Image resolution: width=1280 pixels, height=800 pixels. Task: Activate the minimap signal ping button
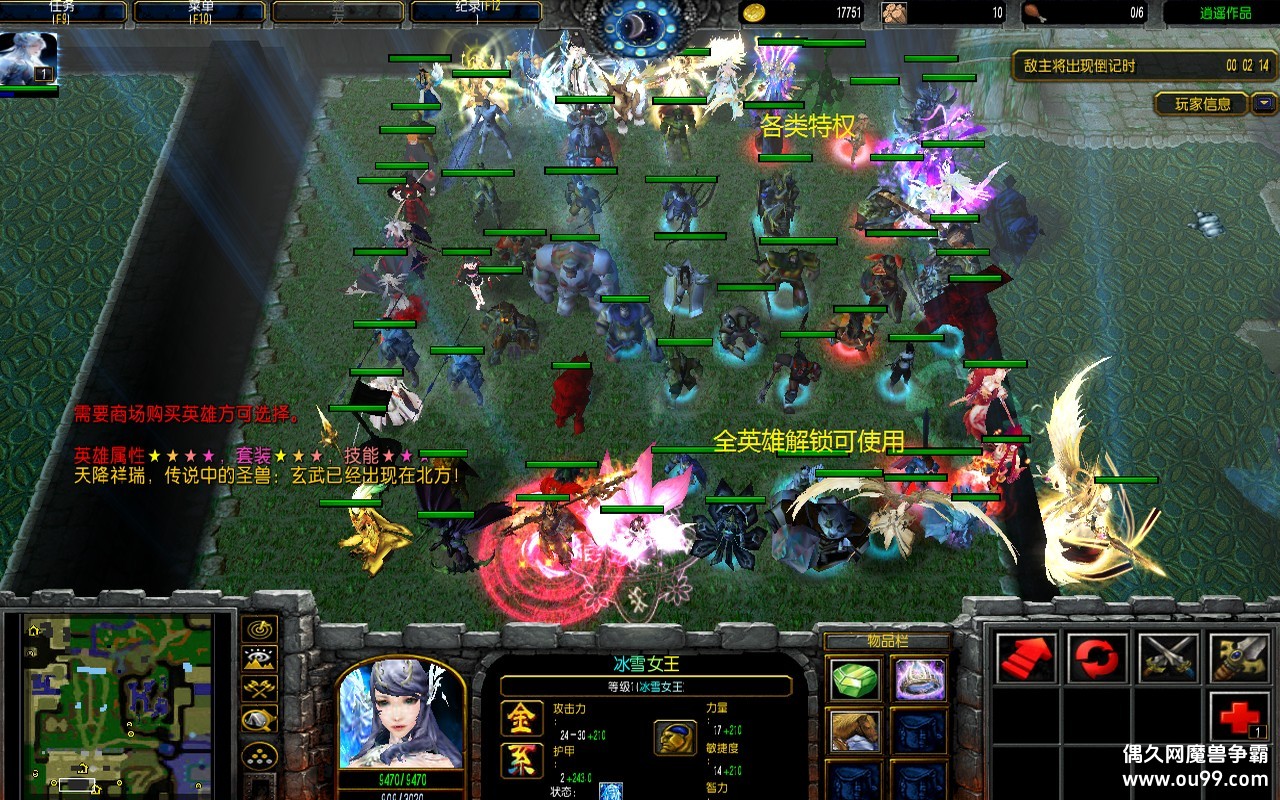point(259,629)
